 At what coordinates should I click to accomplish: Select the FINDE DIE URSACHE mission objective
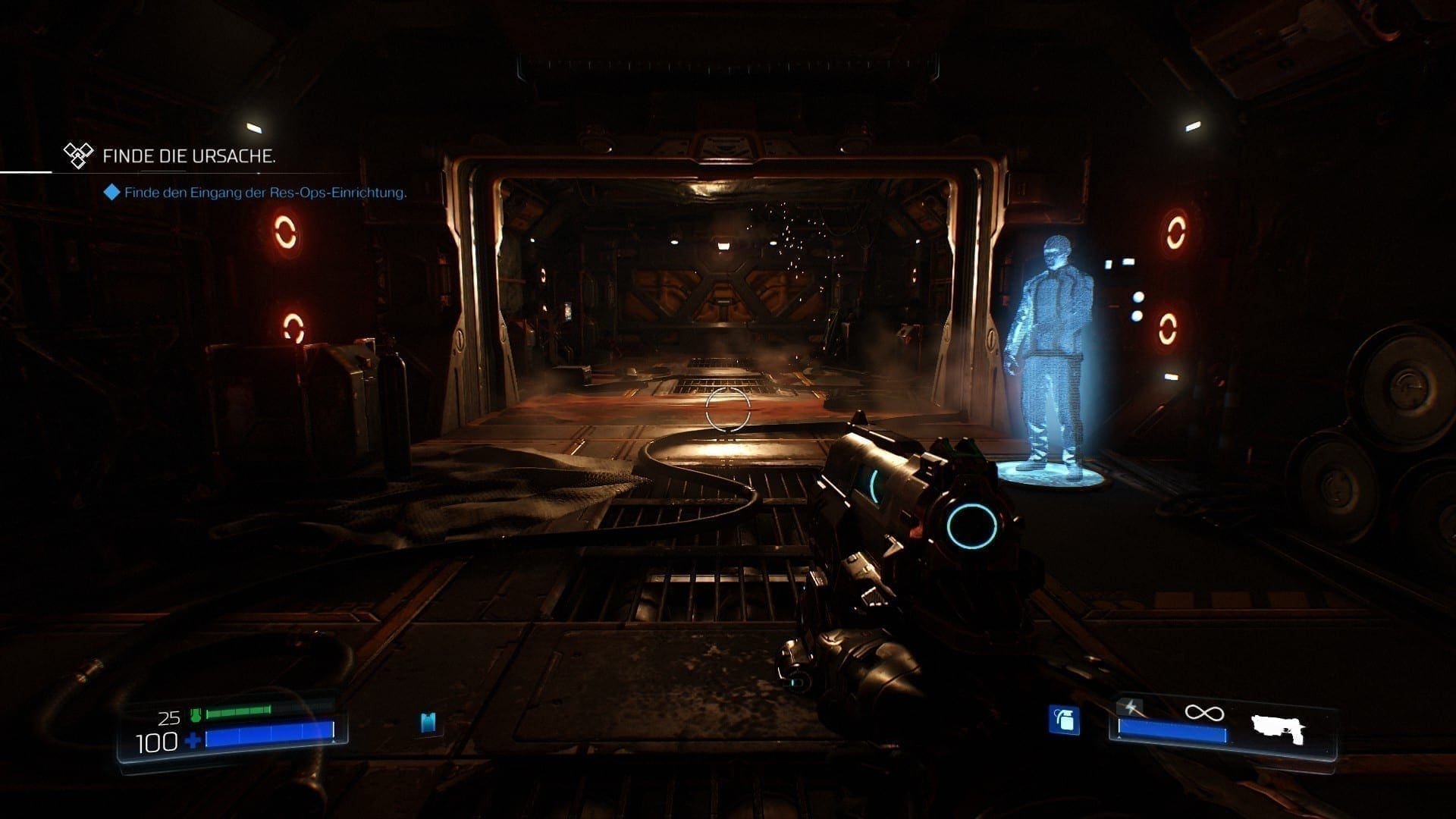point(188,156)
